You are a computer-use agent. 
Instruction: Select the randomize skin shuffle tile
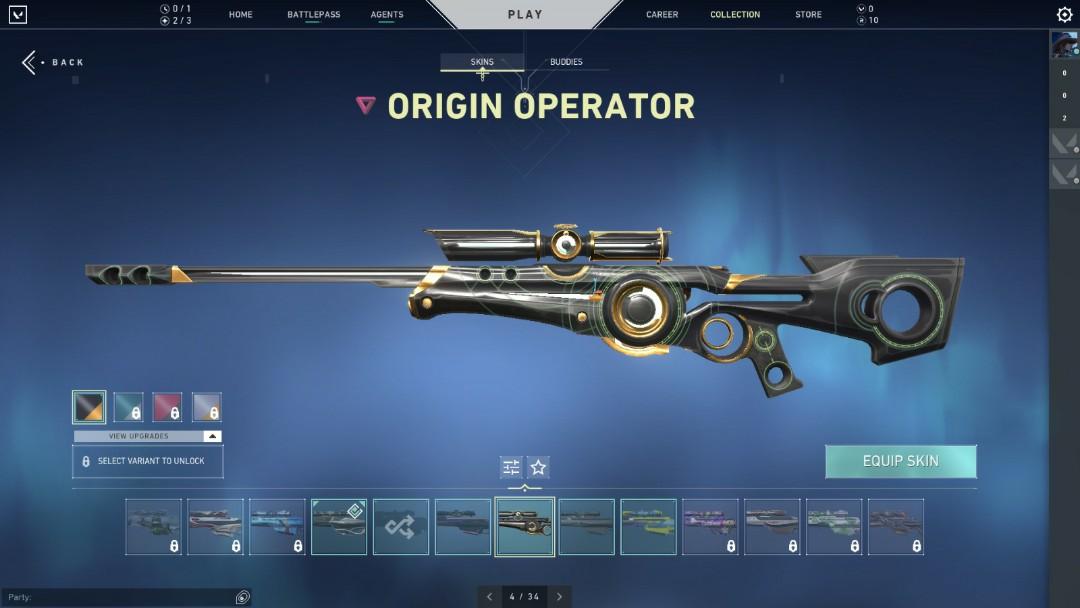click(x=401, y=527)
